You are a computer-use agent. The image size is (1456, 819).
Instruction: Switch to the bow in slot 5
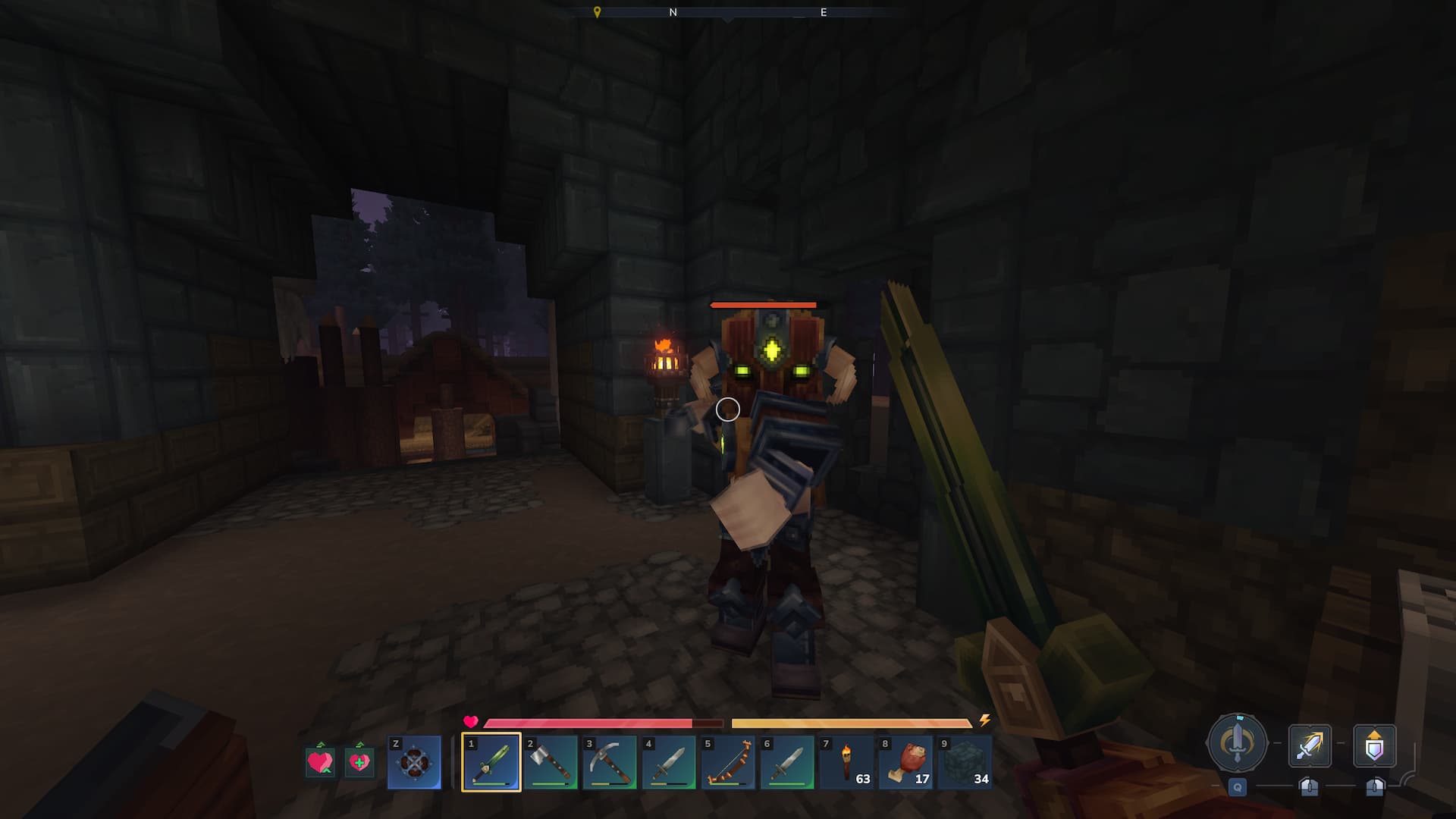click(x=727, y=762)
